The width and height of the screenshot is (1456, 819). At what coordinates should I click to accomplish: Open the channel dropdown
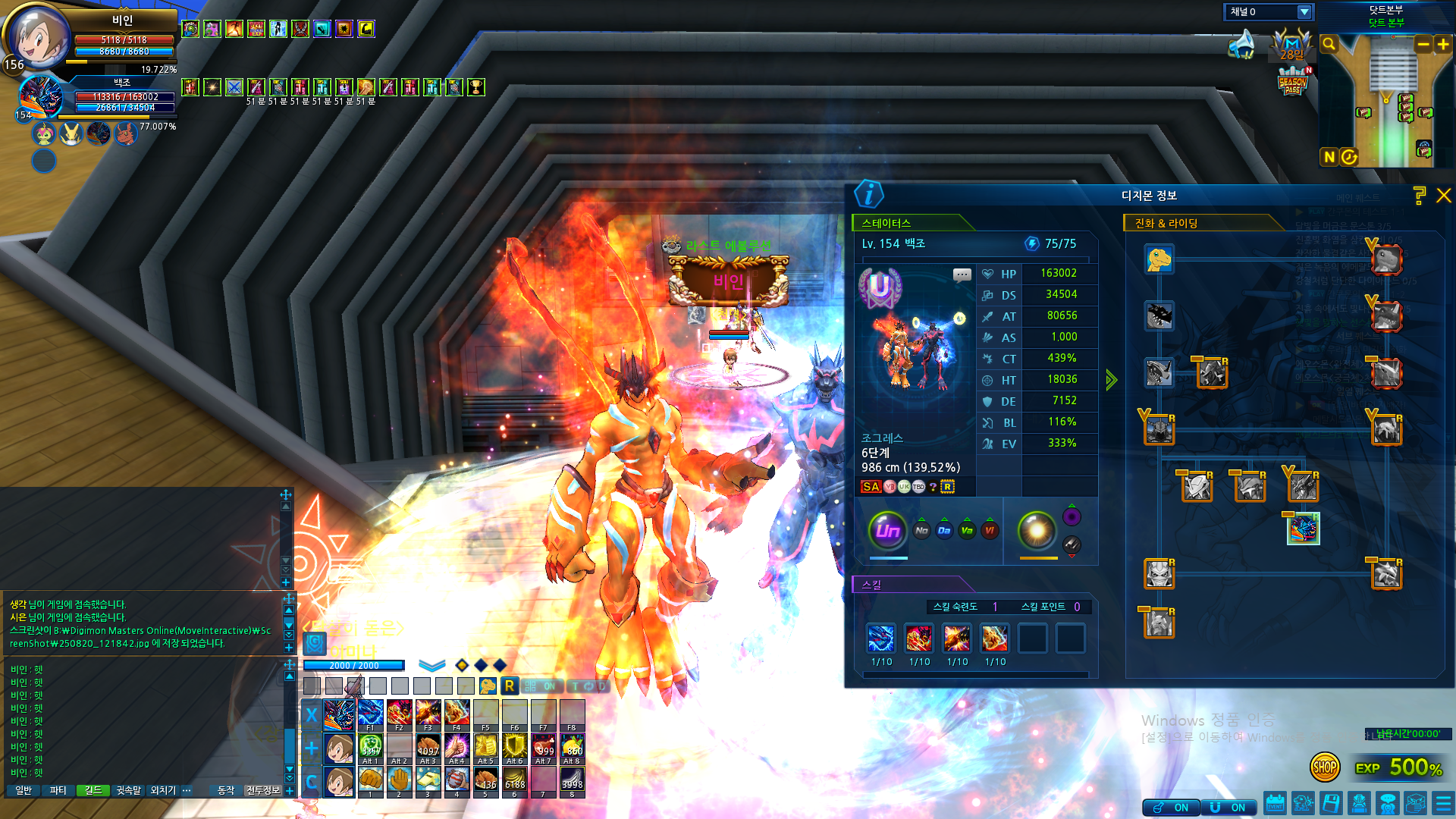pyautogui.click(x=1304, y=12)
